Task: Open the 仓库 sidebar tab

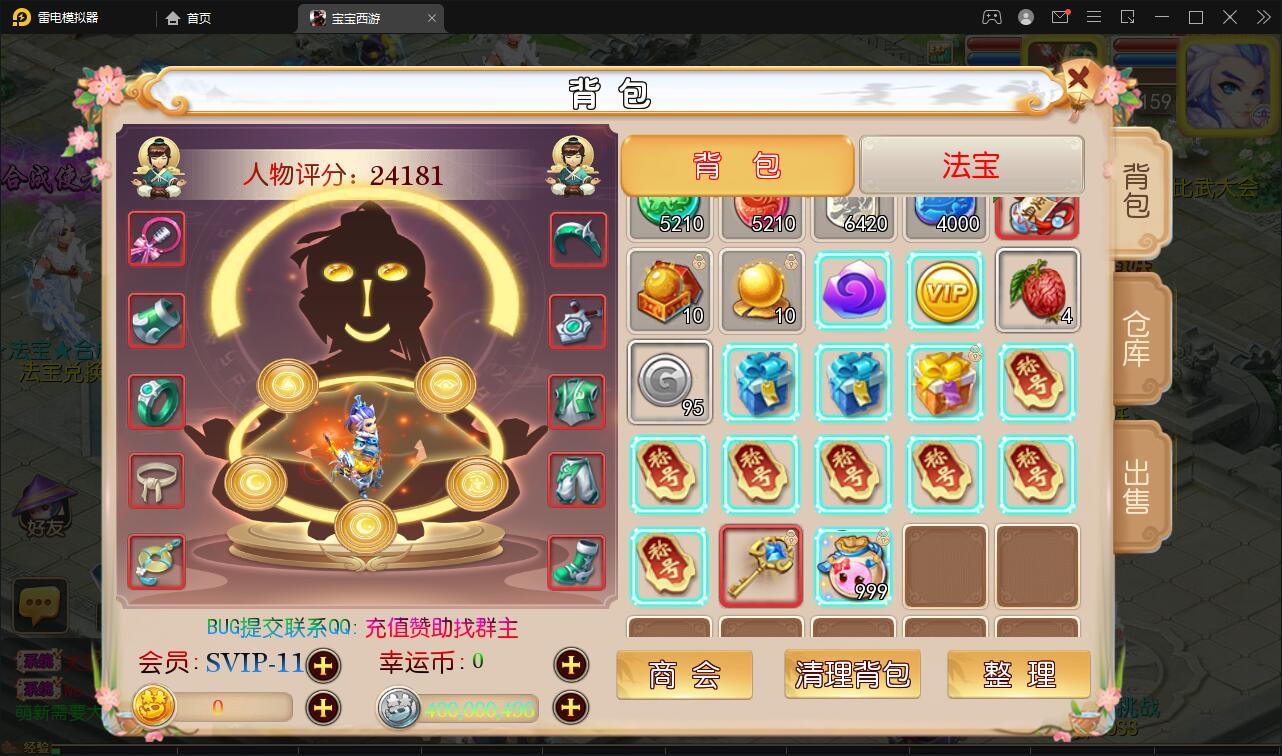Action: click(1139, 338)
